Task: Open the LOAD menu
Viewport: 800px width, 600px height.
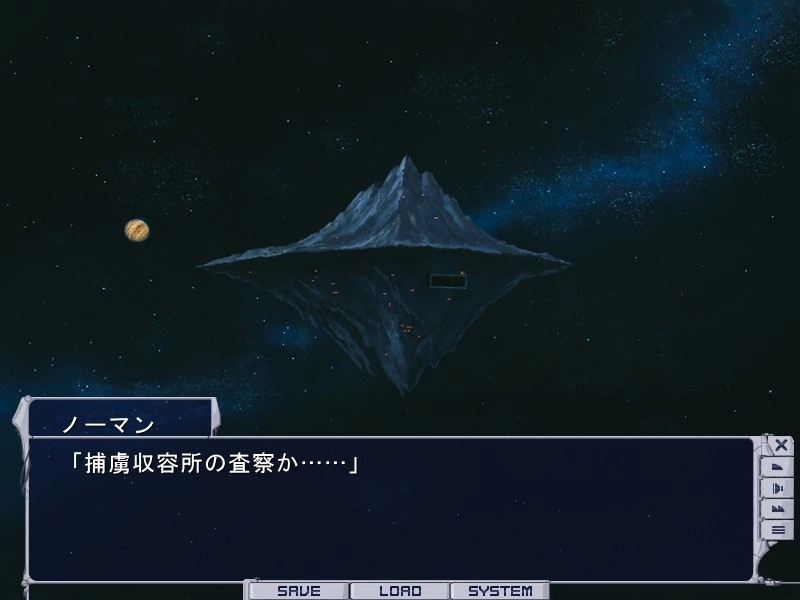Action: pyautogui.click(x=400, y=591)
